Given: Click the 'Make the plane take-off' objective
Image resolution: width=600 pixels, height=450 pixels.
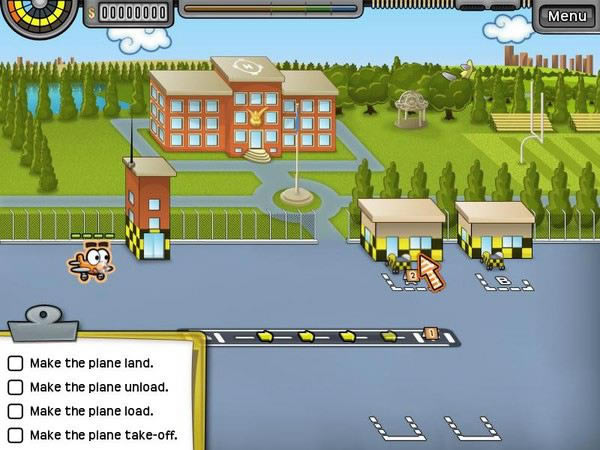Looking at the screenshot, I should coord(103,435).
